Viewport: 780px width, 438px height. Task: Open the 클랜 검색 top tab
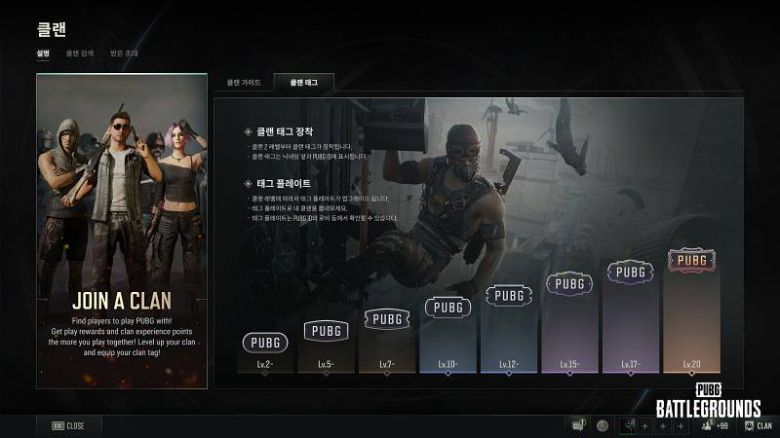[80, 52]
